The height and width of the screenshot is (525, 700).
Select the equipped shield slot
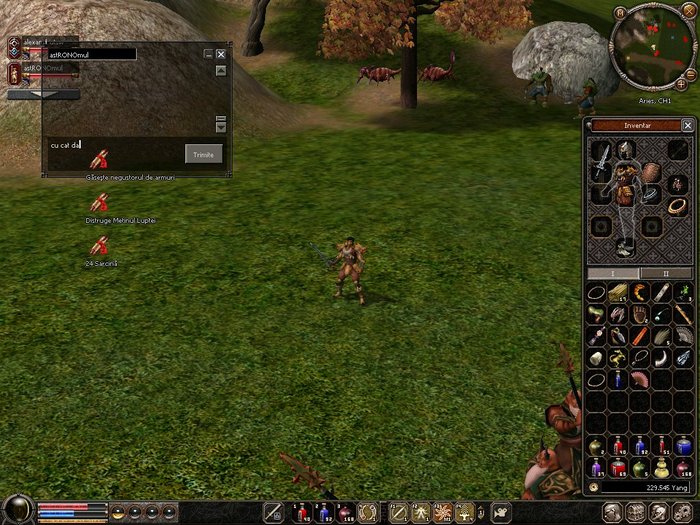click(x=651, y=172)
